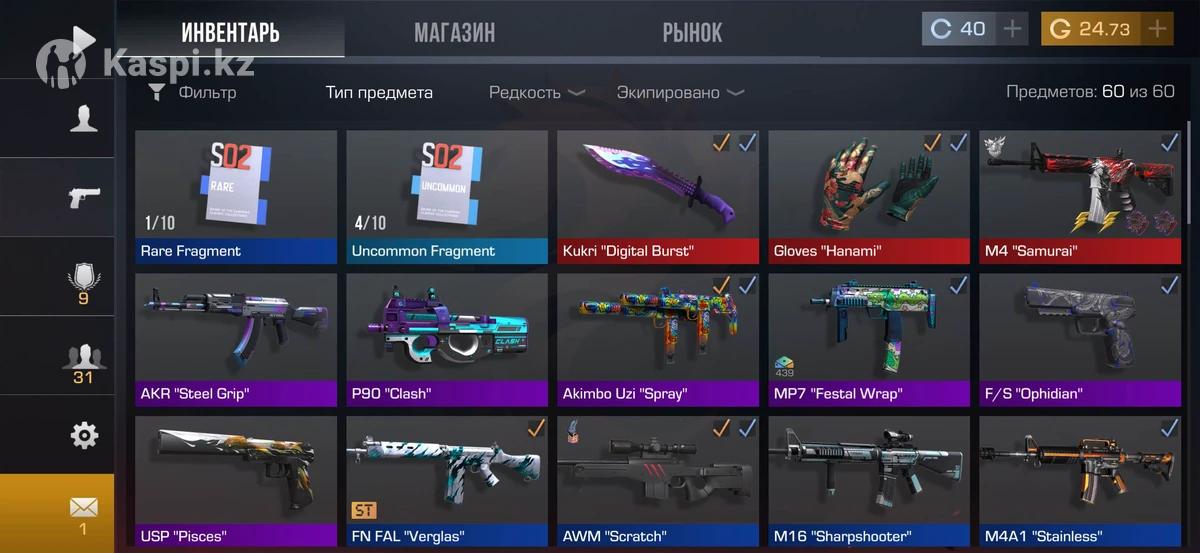Select the Kukri "Digital Burst" knife
Image resolution: width=1200 pixels, height=553 pixels.
coord(658,196)
